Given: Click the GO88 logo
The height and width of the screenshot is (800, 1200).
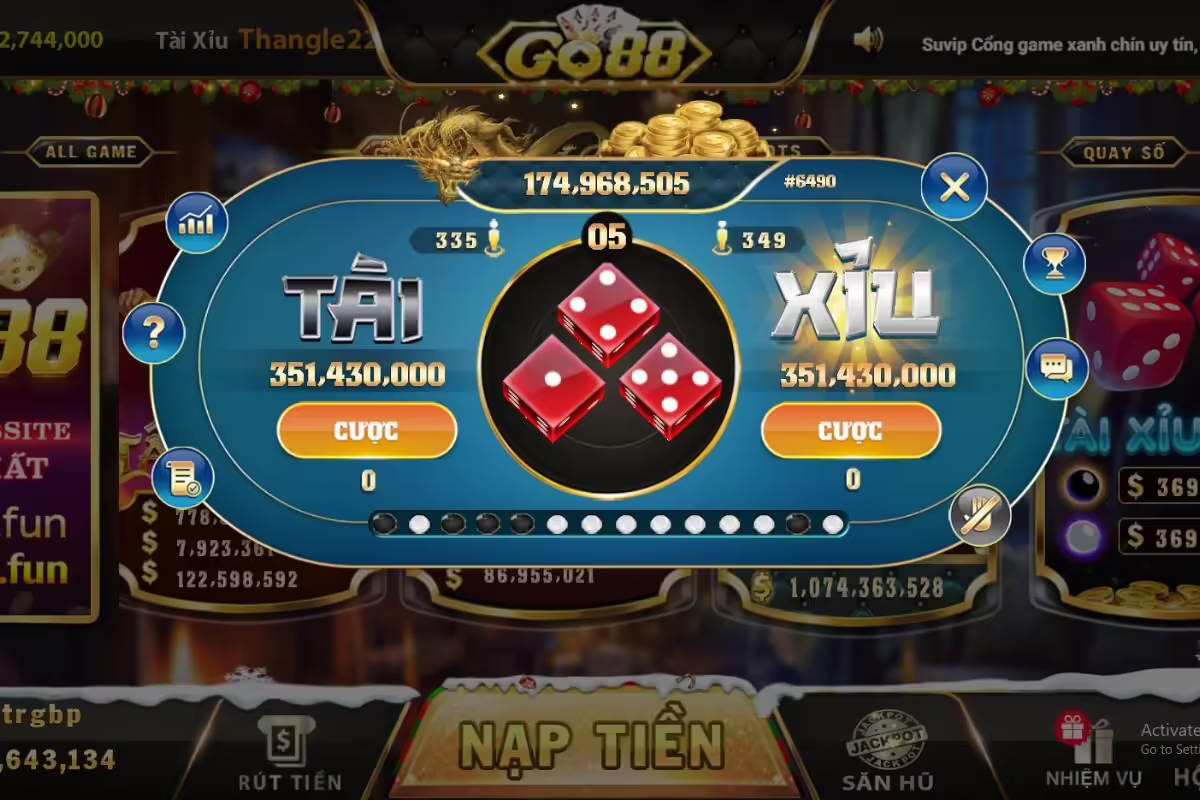Looking at the screenshot, I should (x=594, y=52).
